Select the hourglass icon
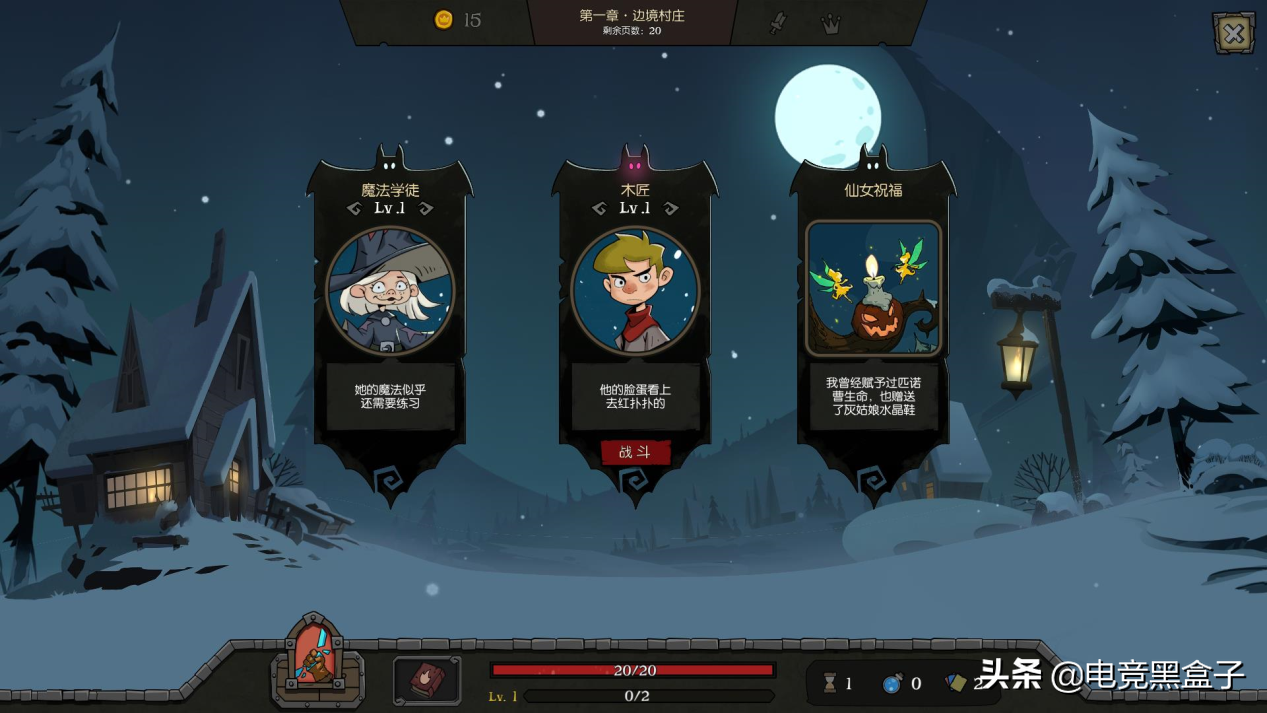This screenshot has width=1267, height=713. tap(830, 683)
